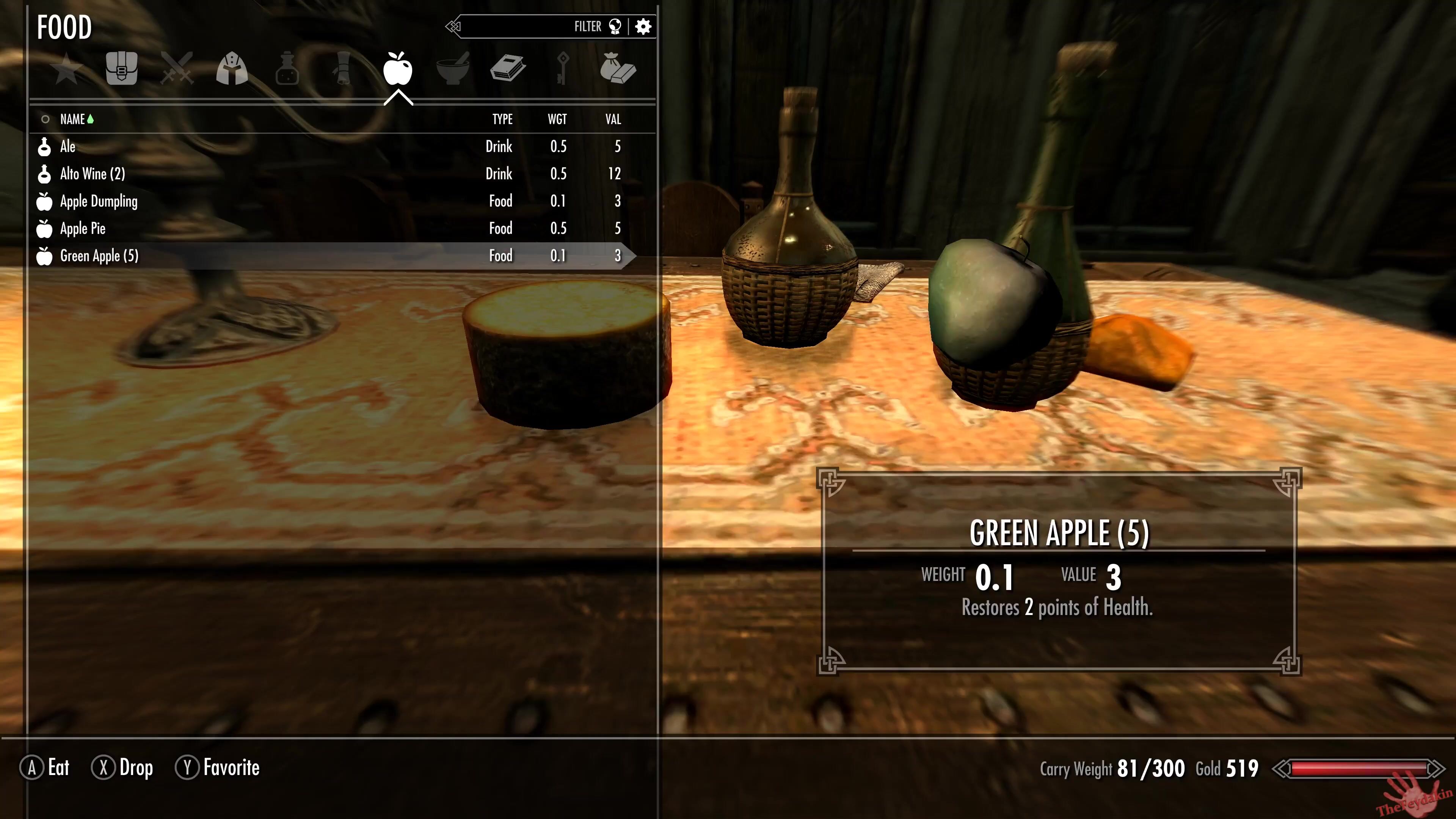Viewport: 1456px width, 819px height.
Task: Sort the list by Name header
Action: 73,119
